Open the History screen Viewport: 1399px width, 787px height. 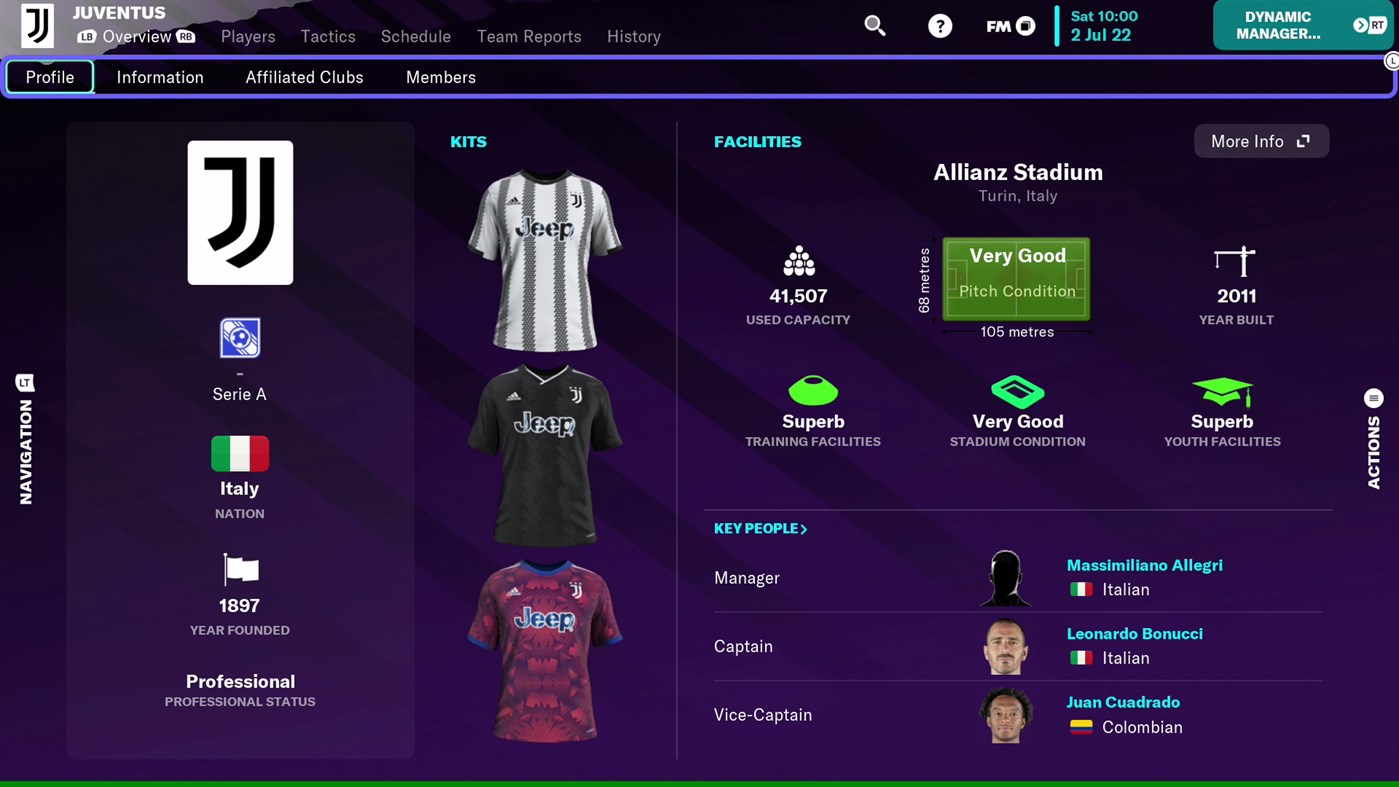633,36
